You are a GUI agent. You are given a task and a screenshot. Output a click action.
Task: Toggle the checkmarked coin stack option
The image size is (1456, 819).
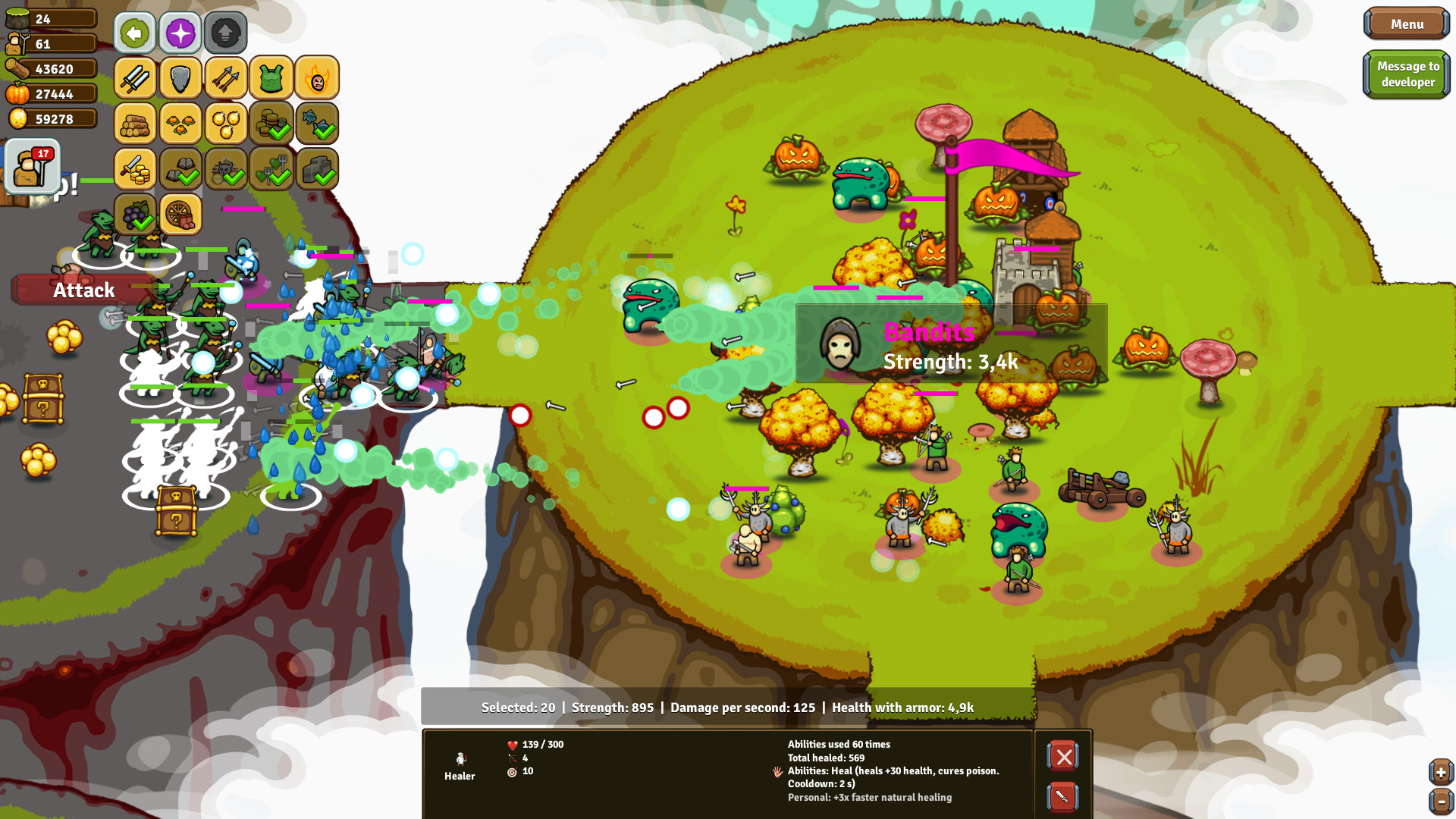(x=271, y=124)
